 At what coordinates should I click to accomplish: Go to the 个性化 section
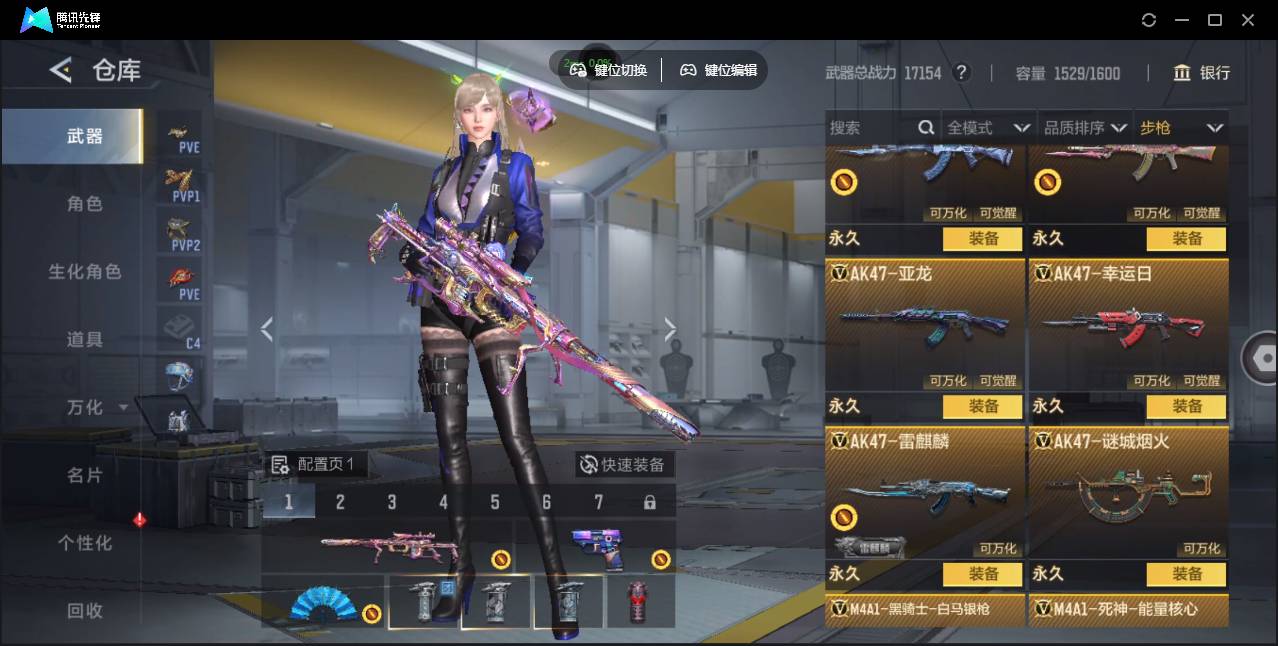[x=85, y=543]
